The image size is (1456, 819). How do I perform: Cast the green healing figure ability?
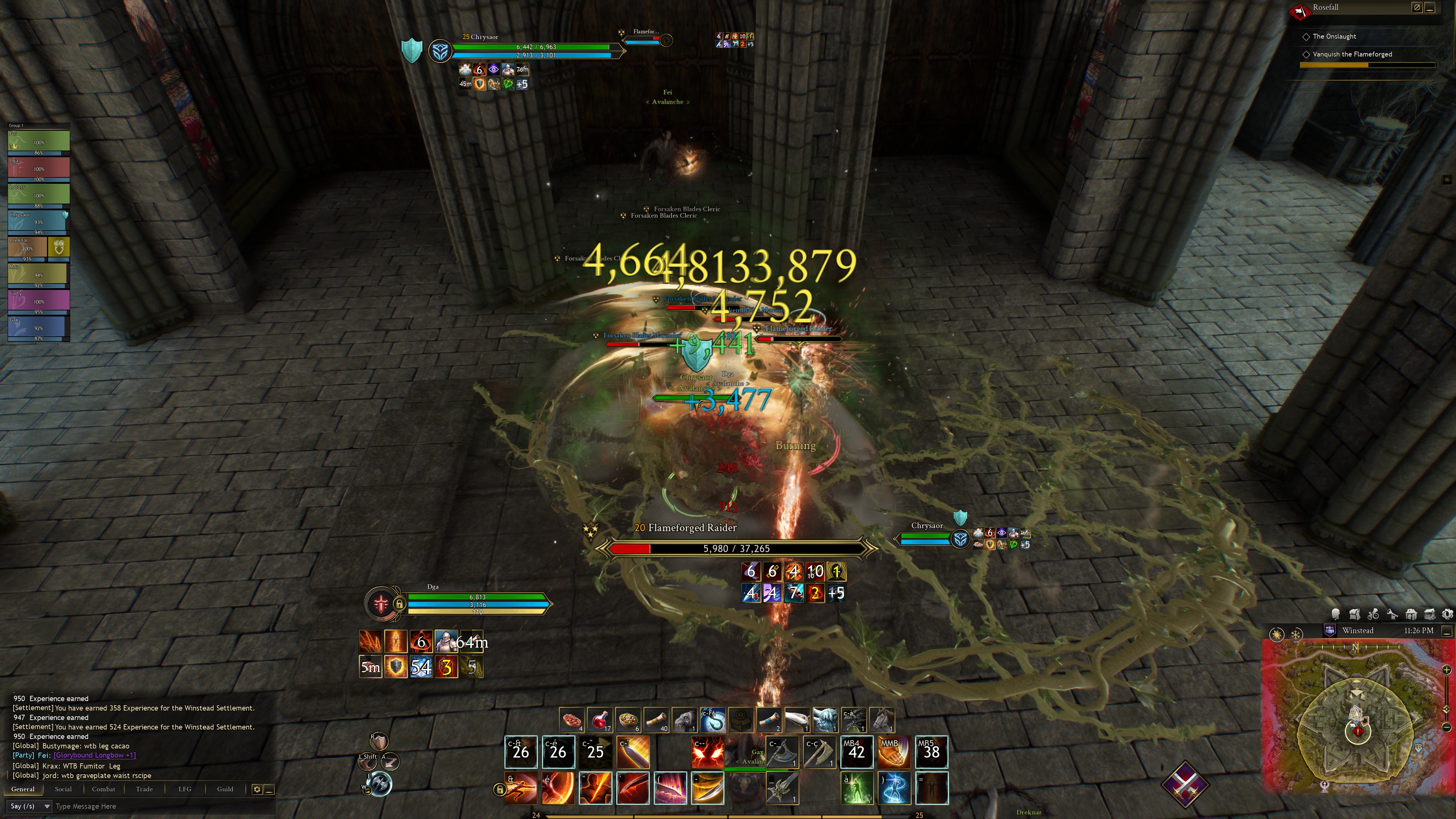pyautogui.click(x=857, y=788)
